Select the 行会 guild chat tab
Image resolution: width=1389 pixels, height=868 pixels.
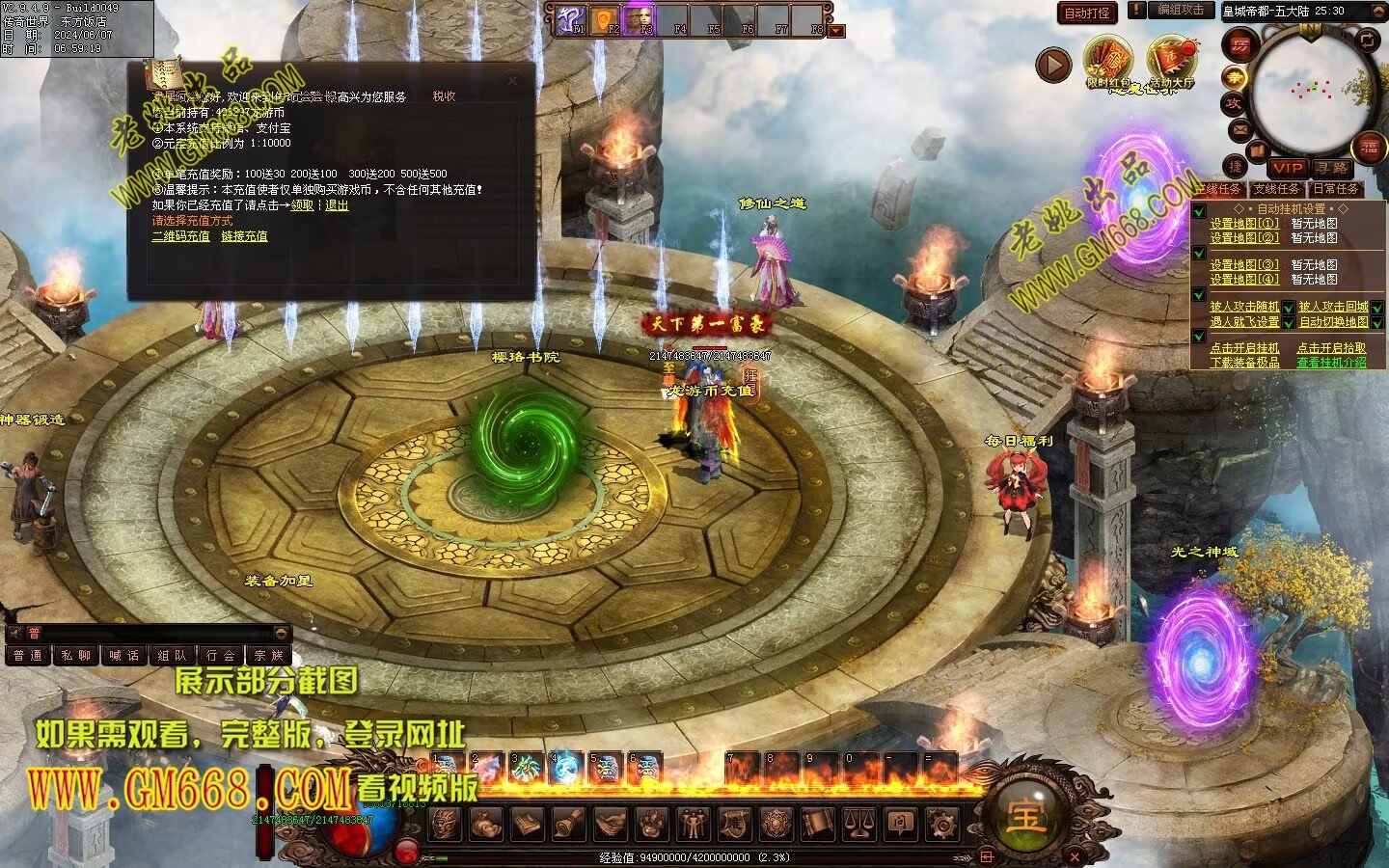pos(221,656)
